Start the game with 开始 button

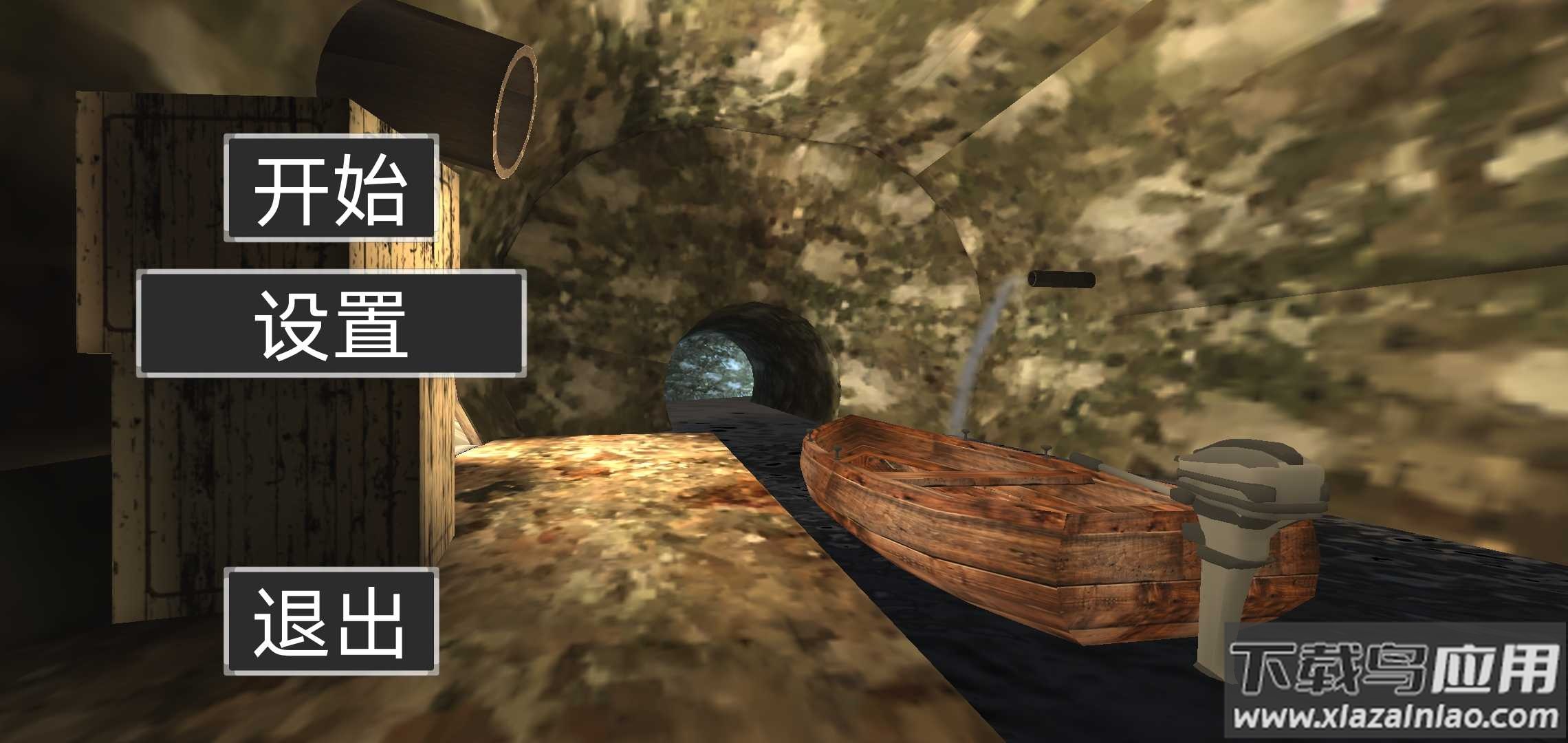point(331,188)
